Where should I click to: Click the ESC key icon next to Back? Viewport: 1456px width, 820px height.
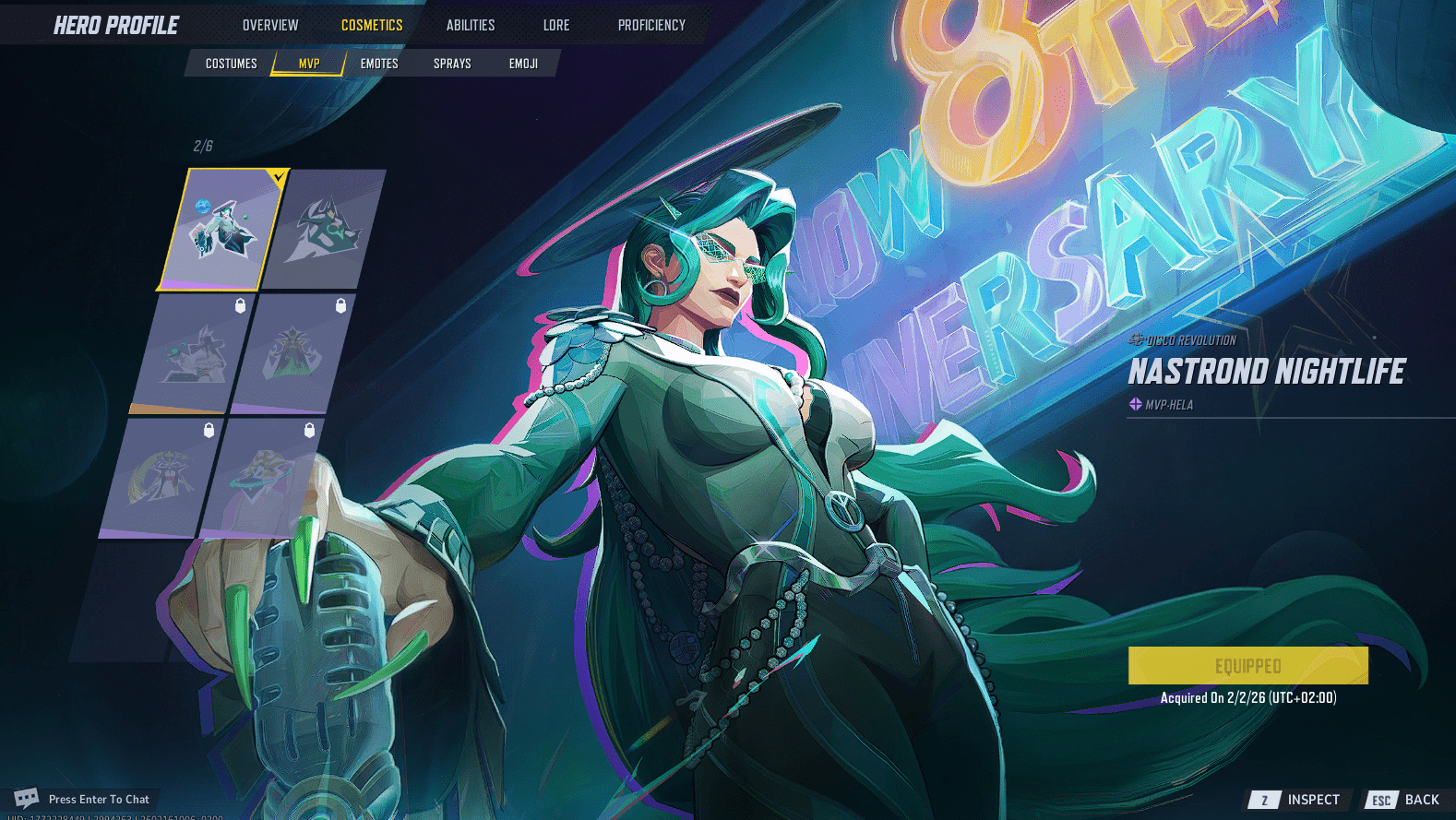coord(1379,799)
